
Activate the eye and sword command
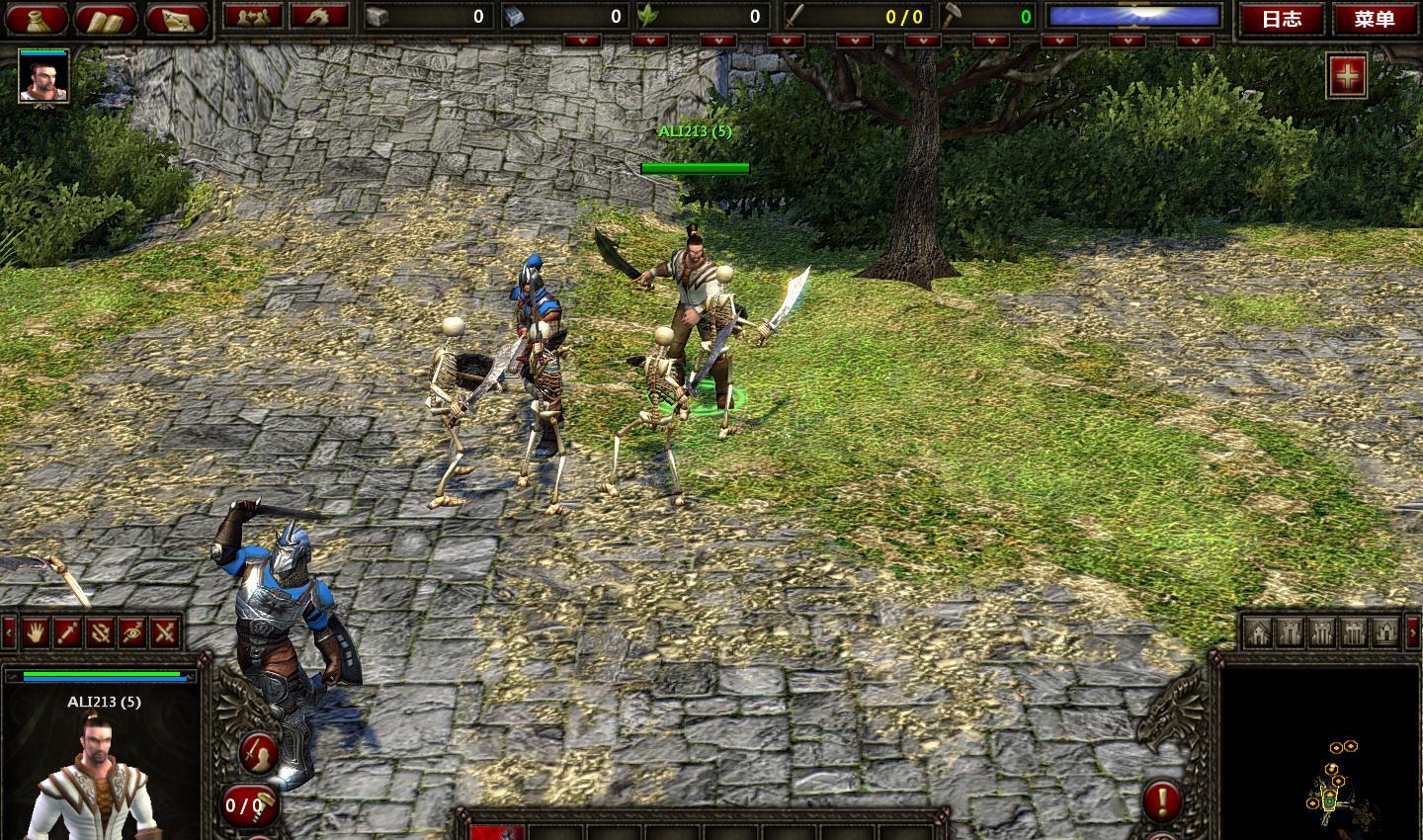[132, 631]
